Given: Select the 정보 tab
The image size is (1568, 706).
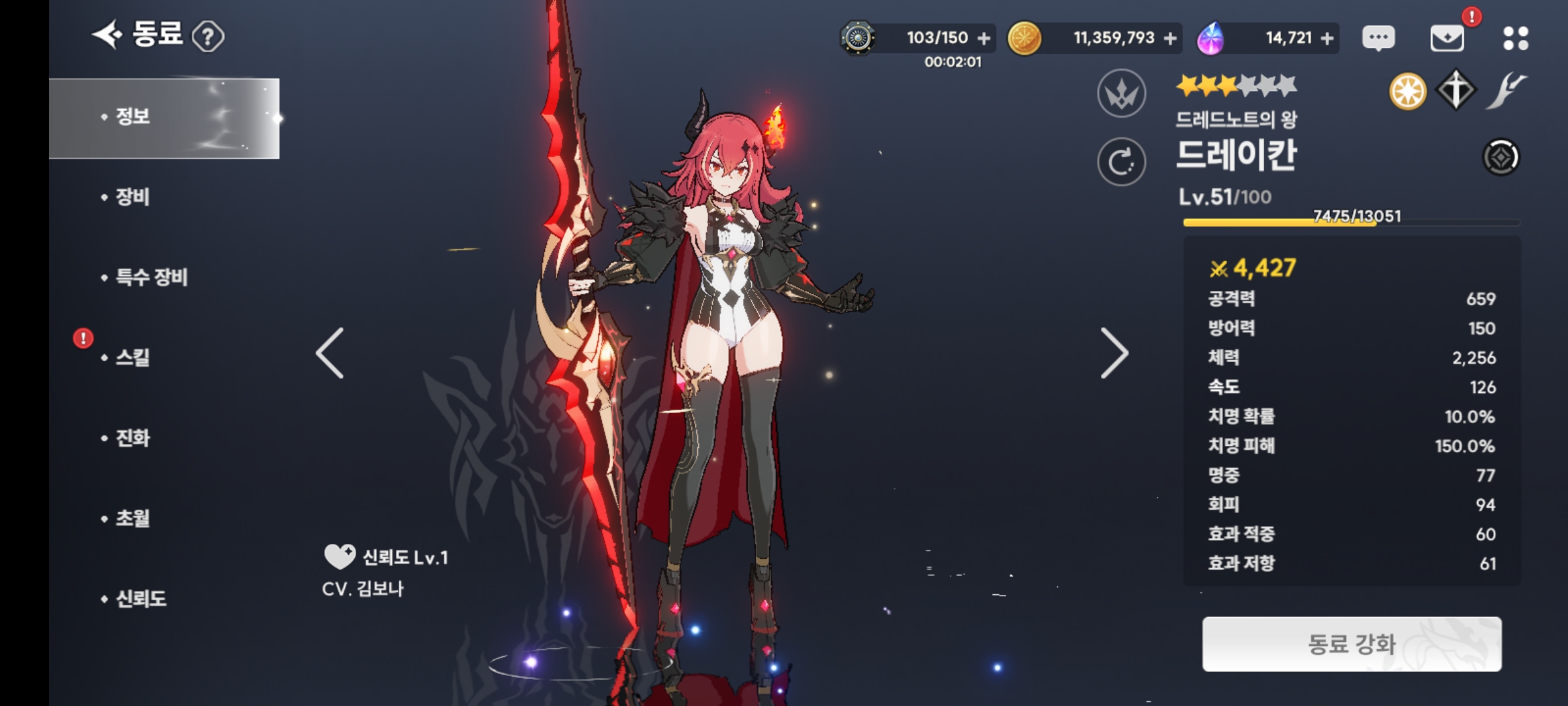Looking at the screenshot, I should 164,118.
